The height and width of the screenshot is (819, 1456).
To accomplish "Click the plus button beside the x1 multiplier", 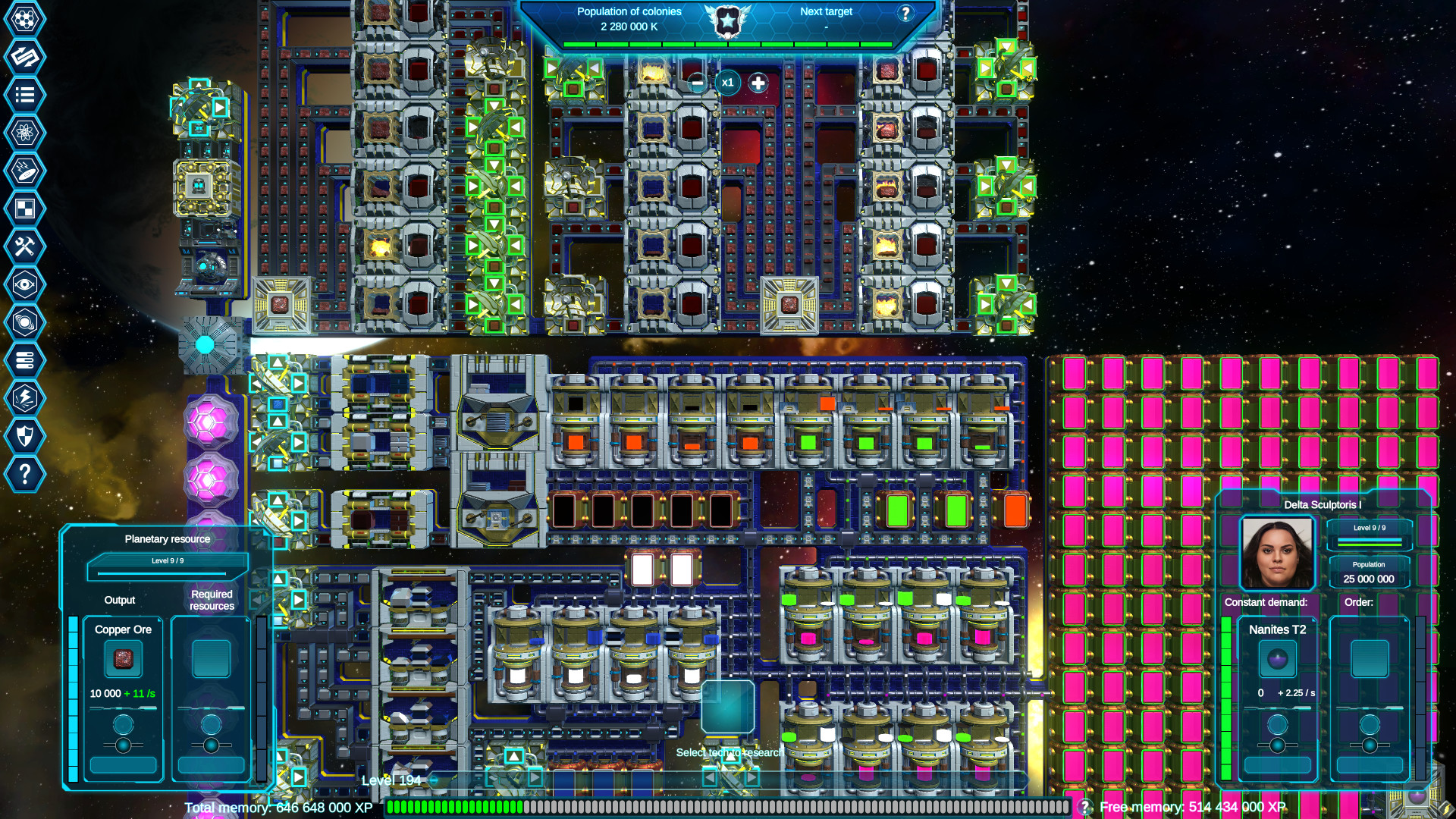I will [x=757, y=83].
